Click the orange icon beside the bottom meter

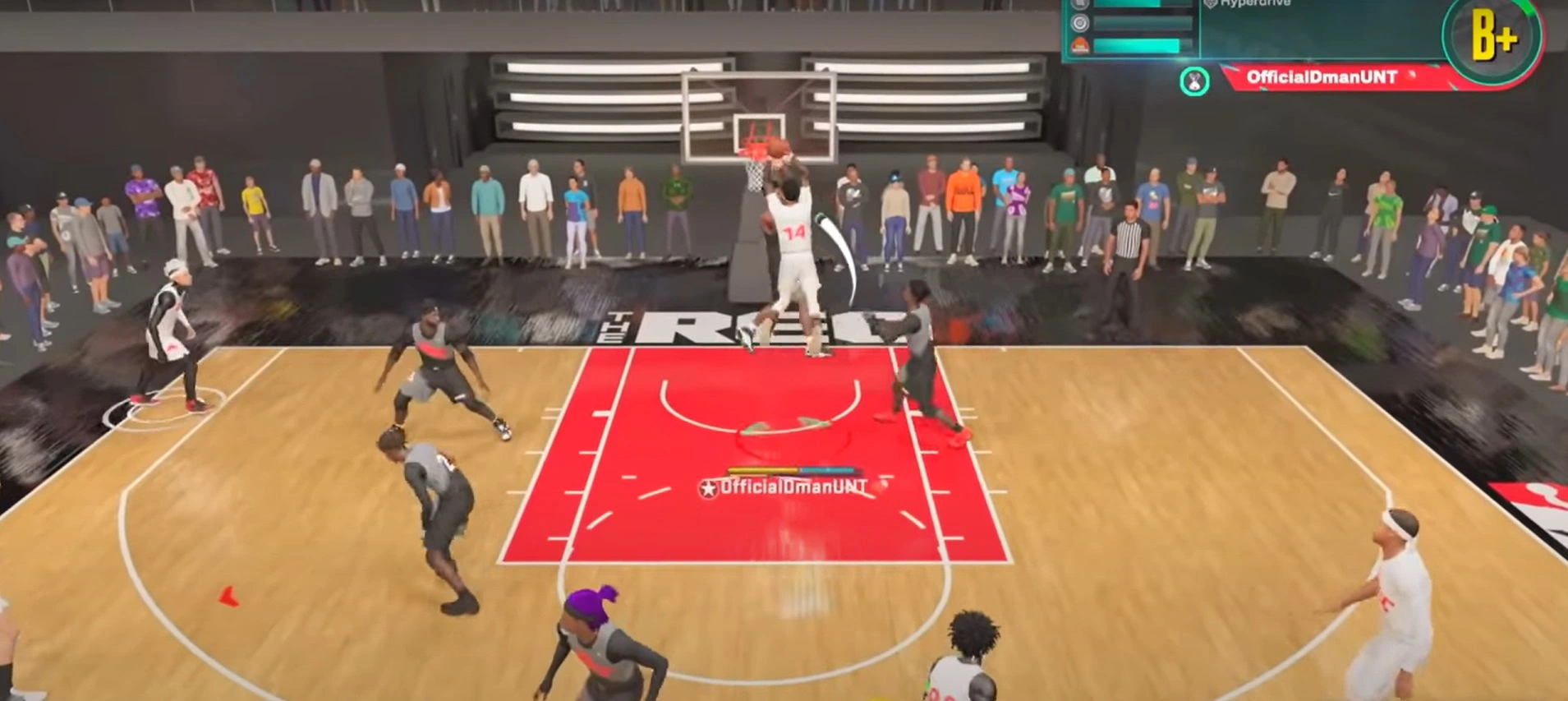click(x=1080, y=46)
